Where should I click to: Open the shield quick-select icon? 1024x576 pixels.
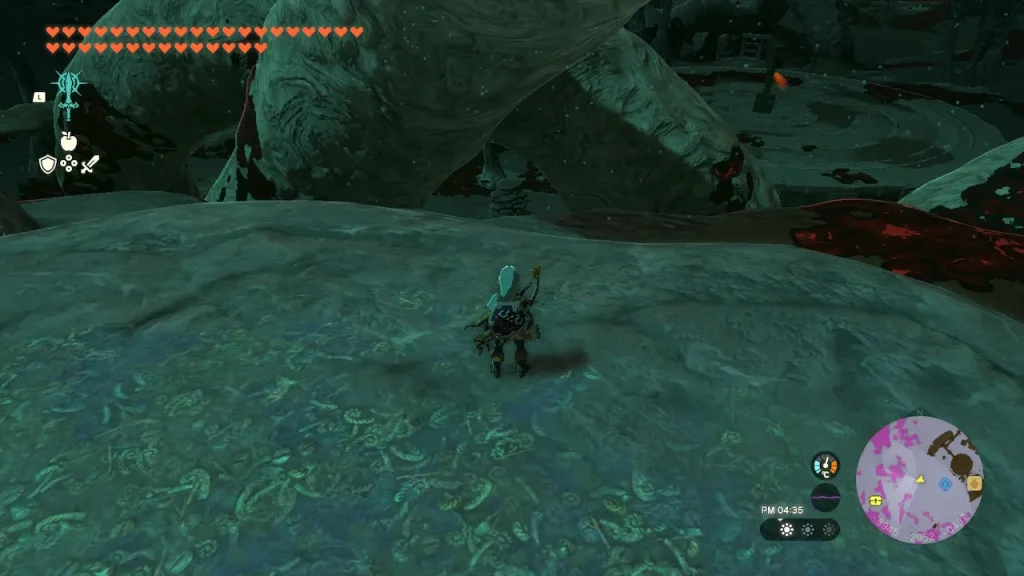coord(47,165)
